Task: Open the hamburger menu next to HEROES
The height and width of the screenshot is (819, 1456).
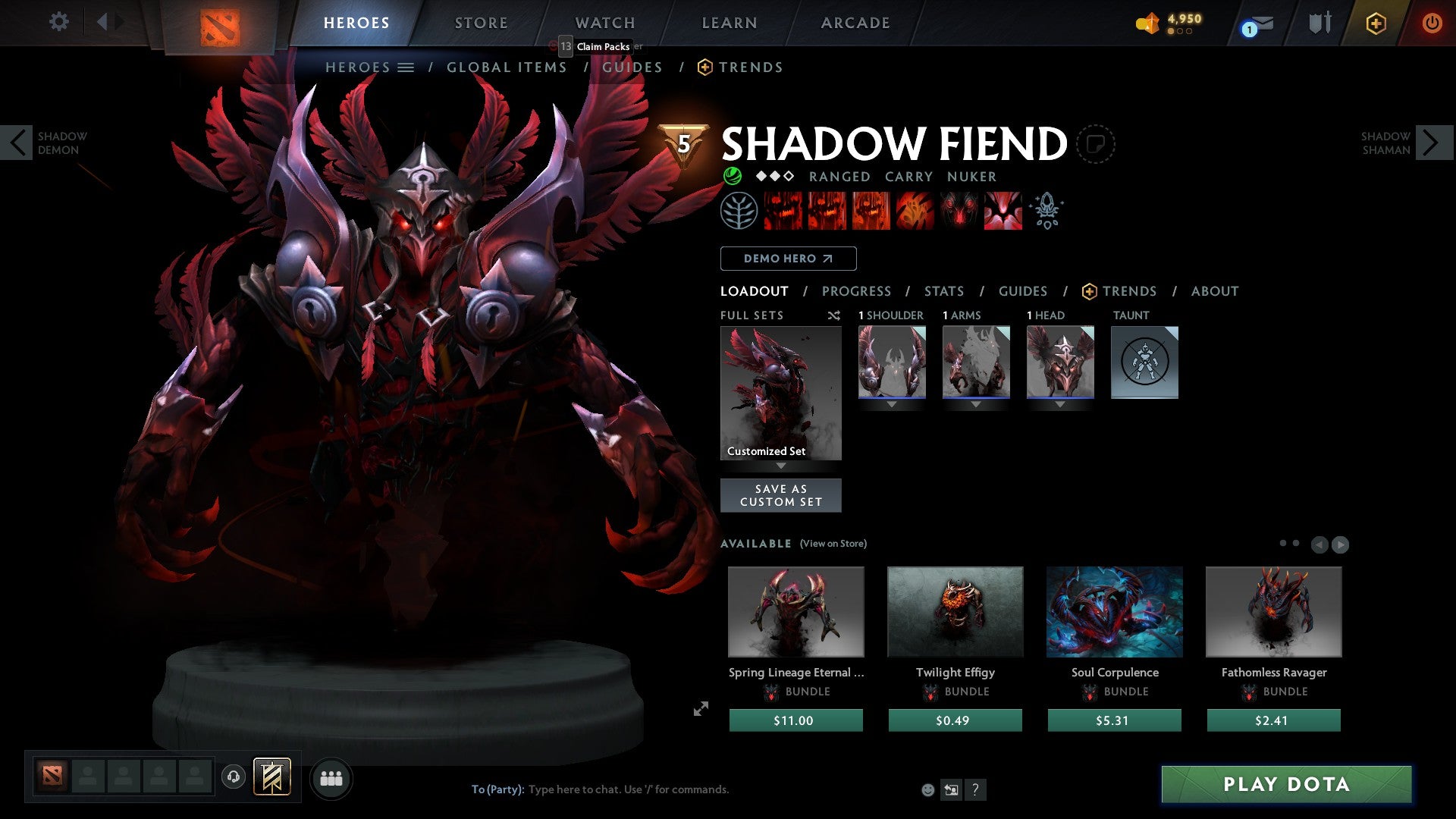Action: click(406, 67)
